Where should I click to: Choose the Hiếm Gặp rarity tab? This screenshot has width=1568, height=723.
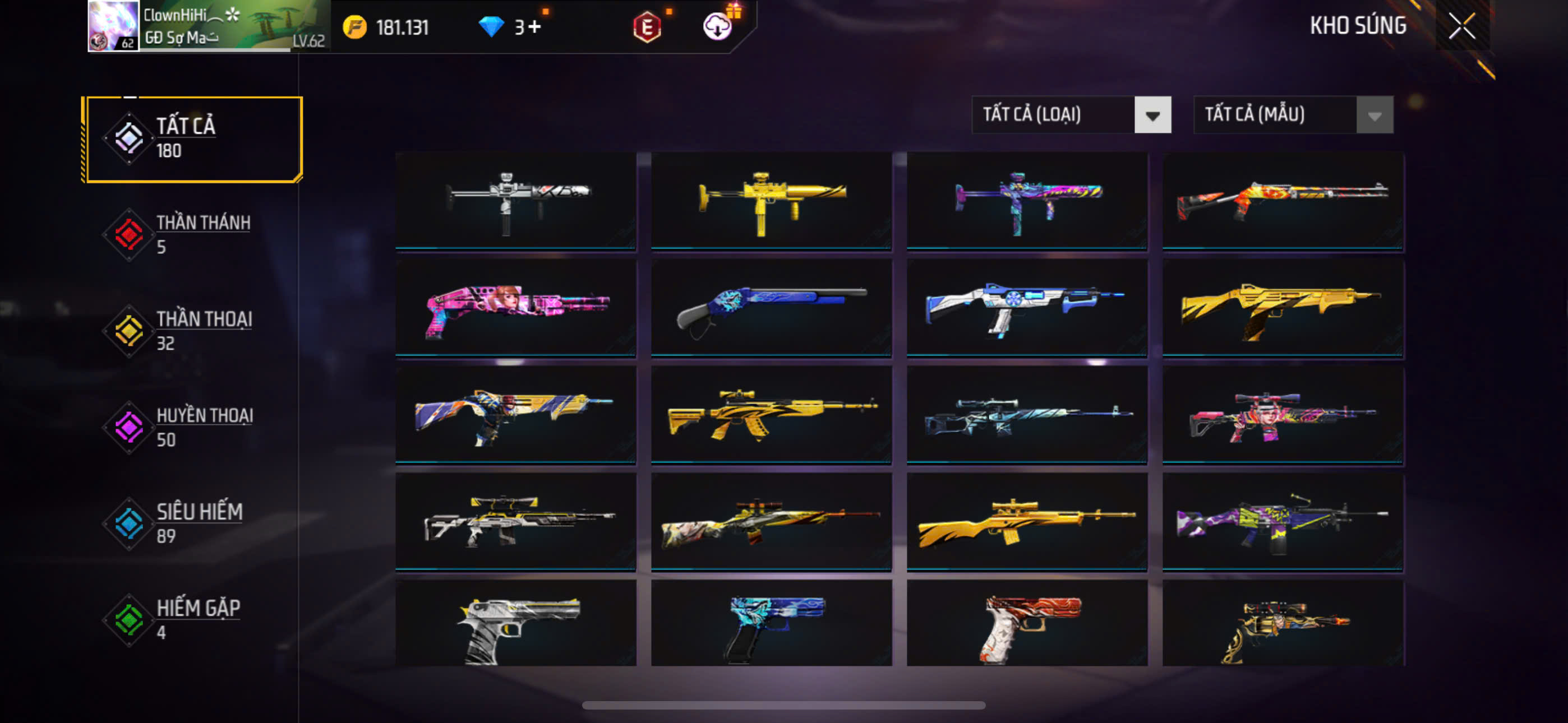[x=193, y=619]
